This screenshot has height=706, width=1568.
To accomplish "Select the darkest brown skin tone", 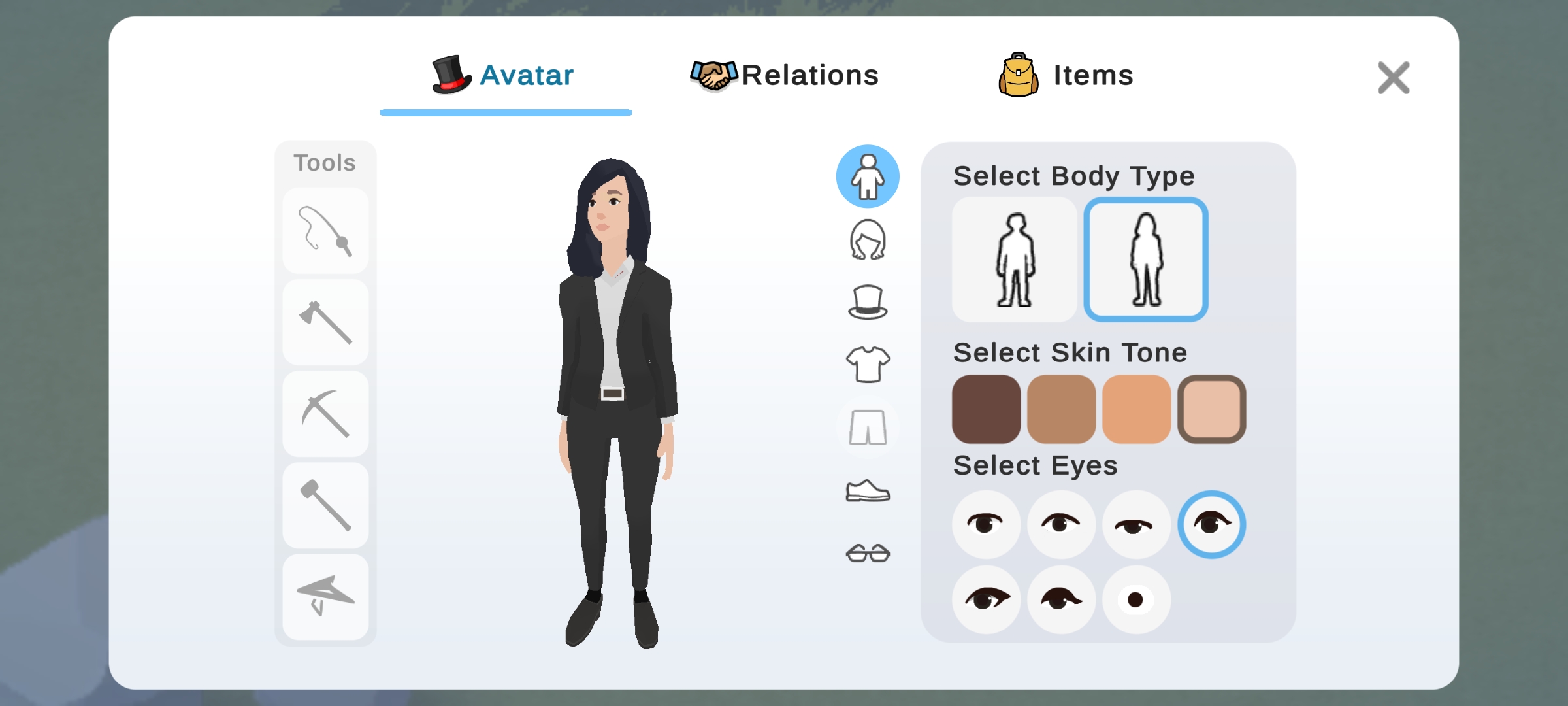I will [x=986, y=409].
